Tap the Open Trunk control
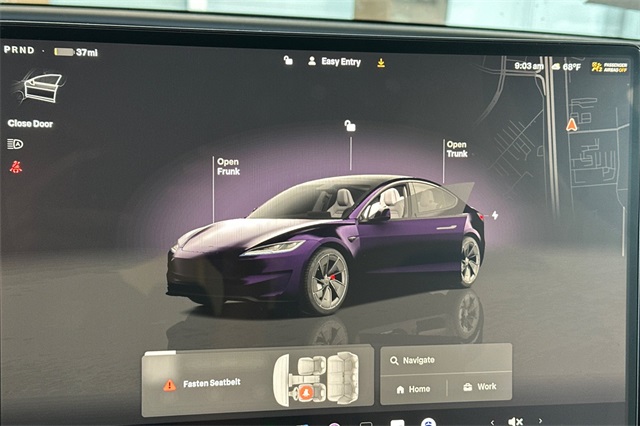The image size is (640, 426). click(456, 149)
